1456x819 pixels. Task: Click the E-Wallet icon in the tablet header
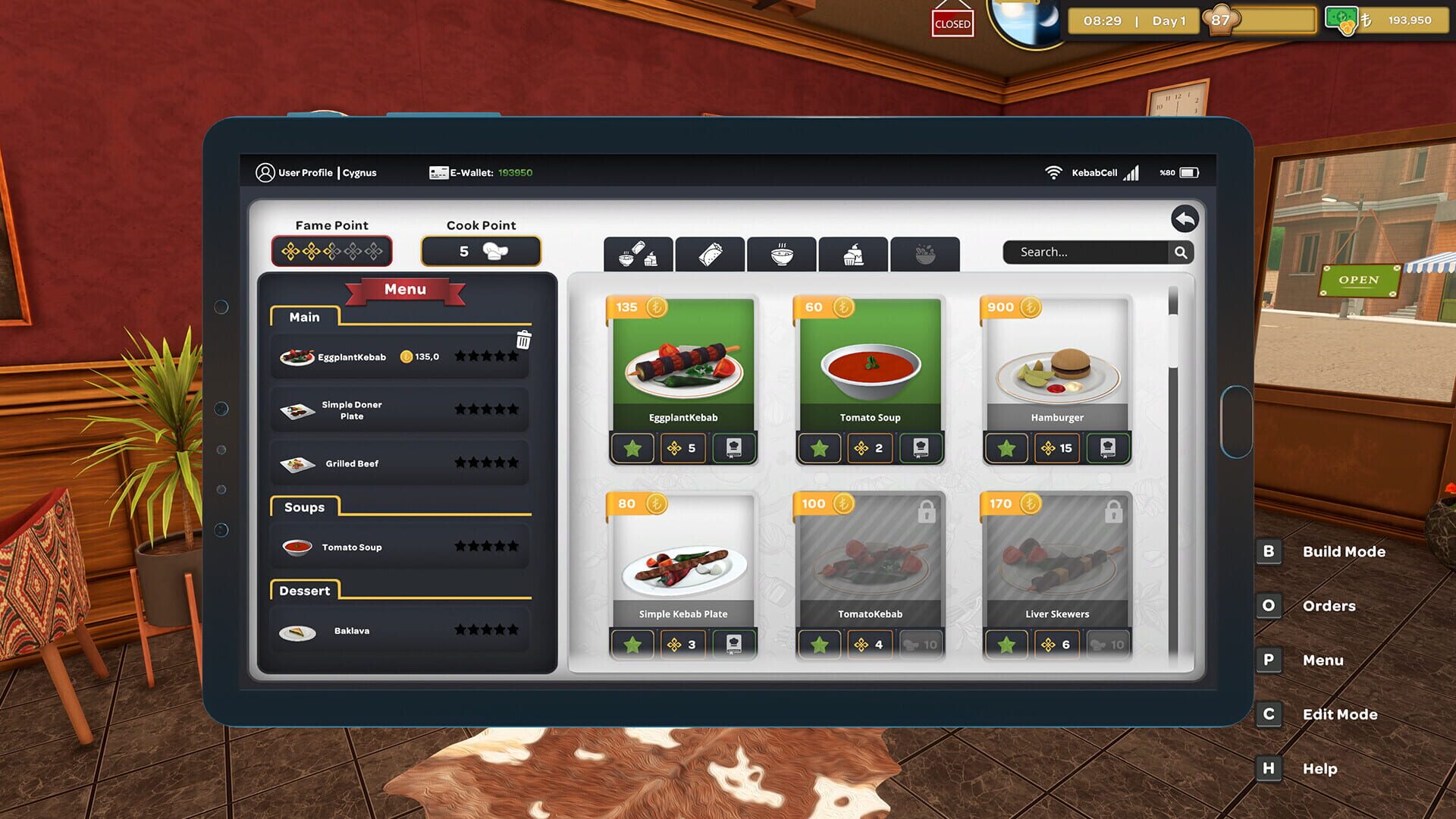[438, 172]
